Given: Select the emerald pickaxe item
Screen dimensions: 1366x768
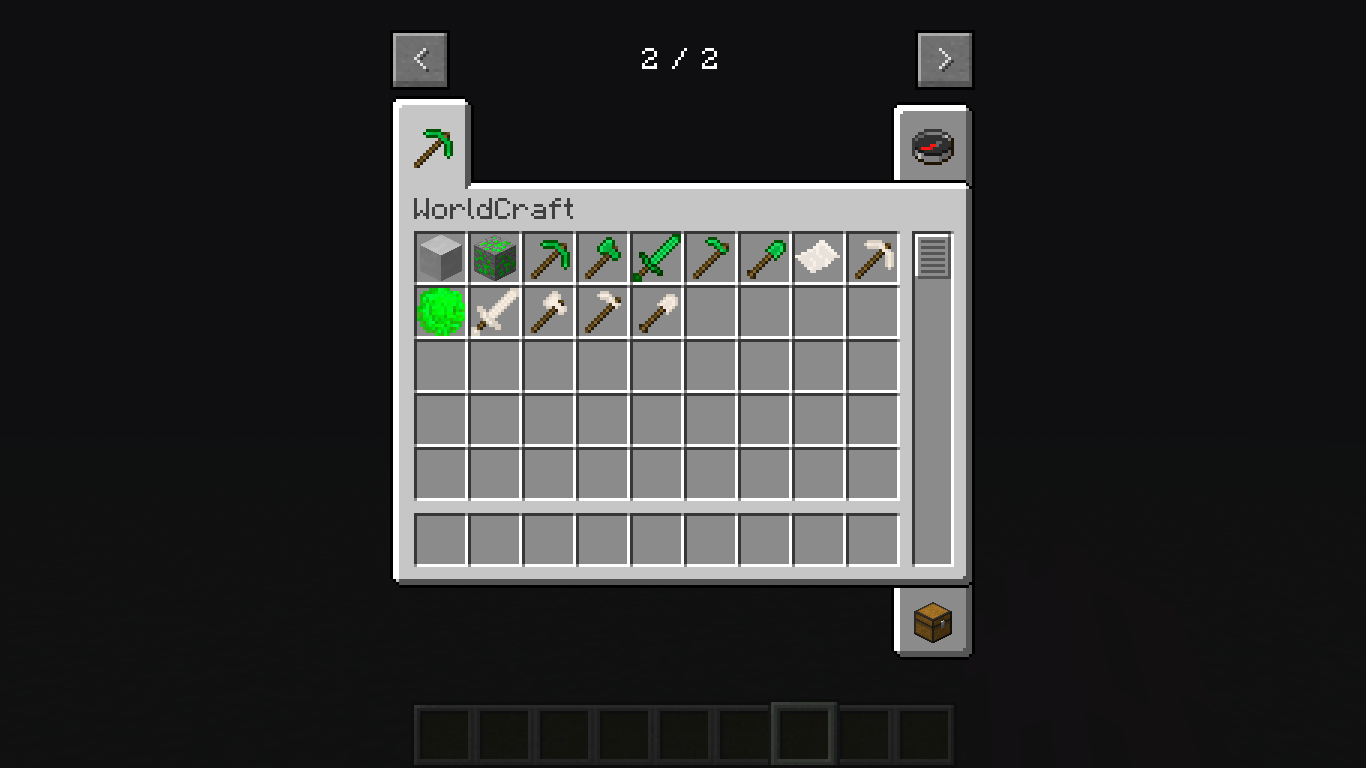Looking at the screenshot, I should (548, 257).
